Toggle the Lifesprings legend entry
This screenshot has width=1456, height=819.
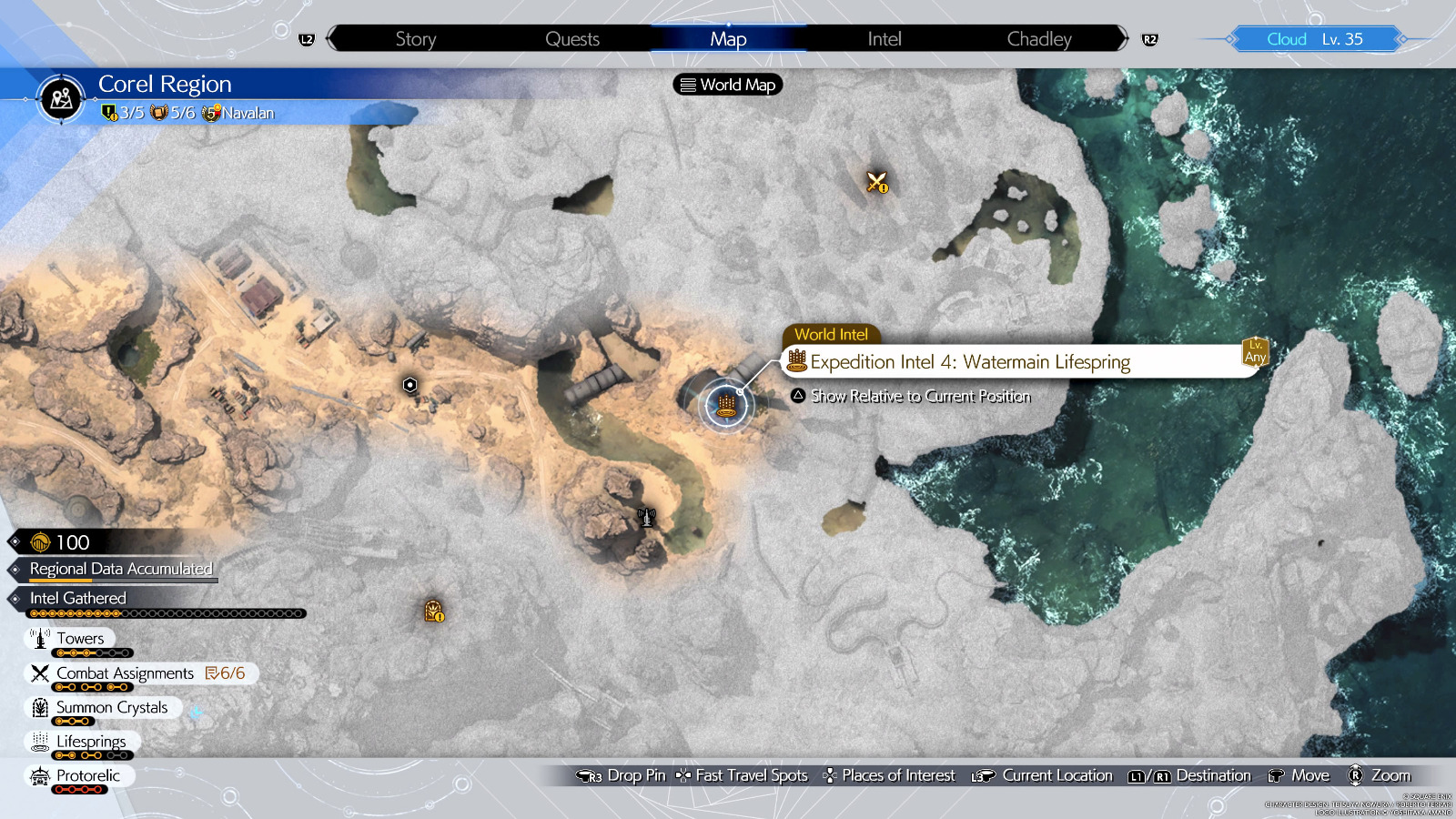click(x=40, y=742)
